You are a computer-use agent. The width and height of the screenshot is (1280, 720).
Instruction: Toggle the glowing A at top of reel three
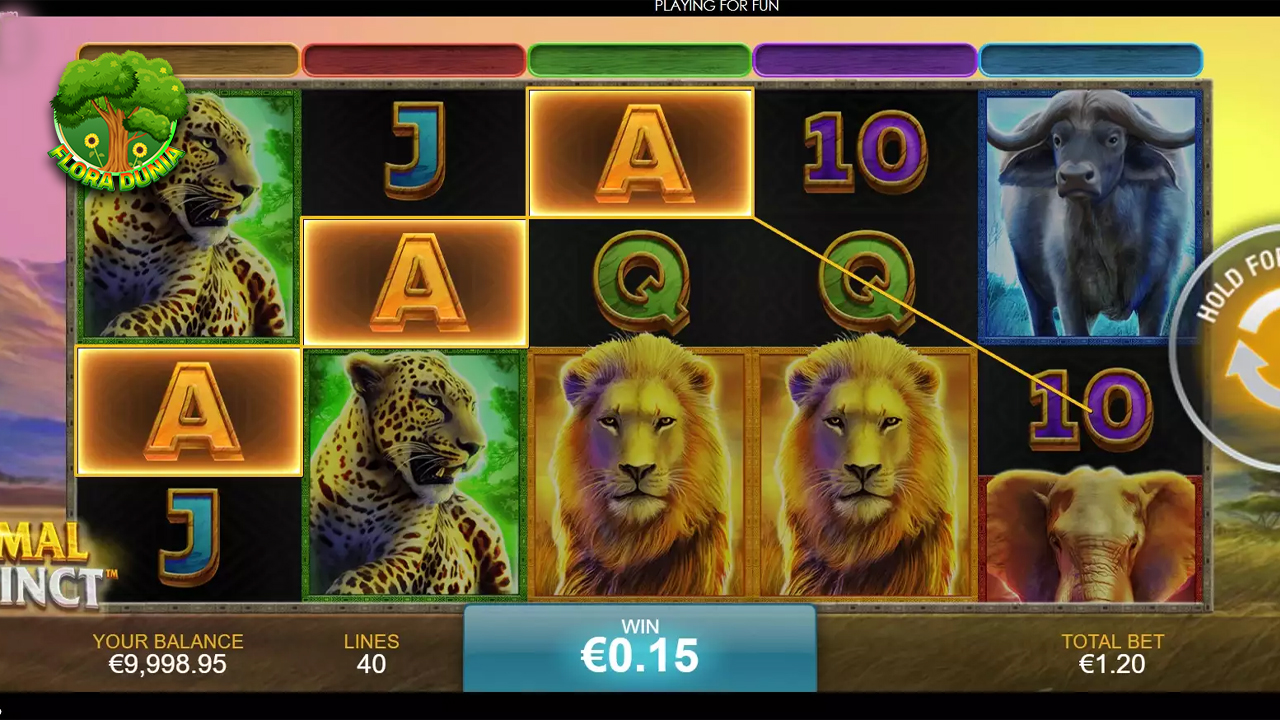click(640, 153)
